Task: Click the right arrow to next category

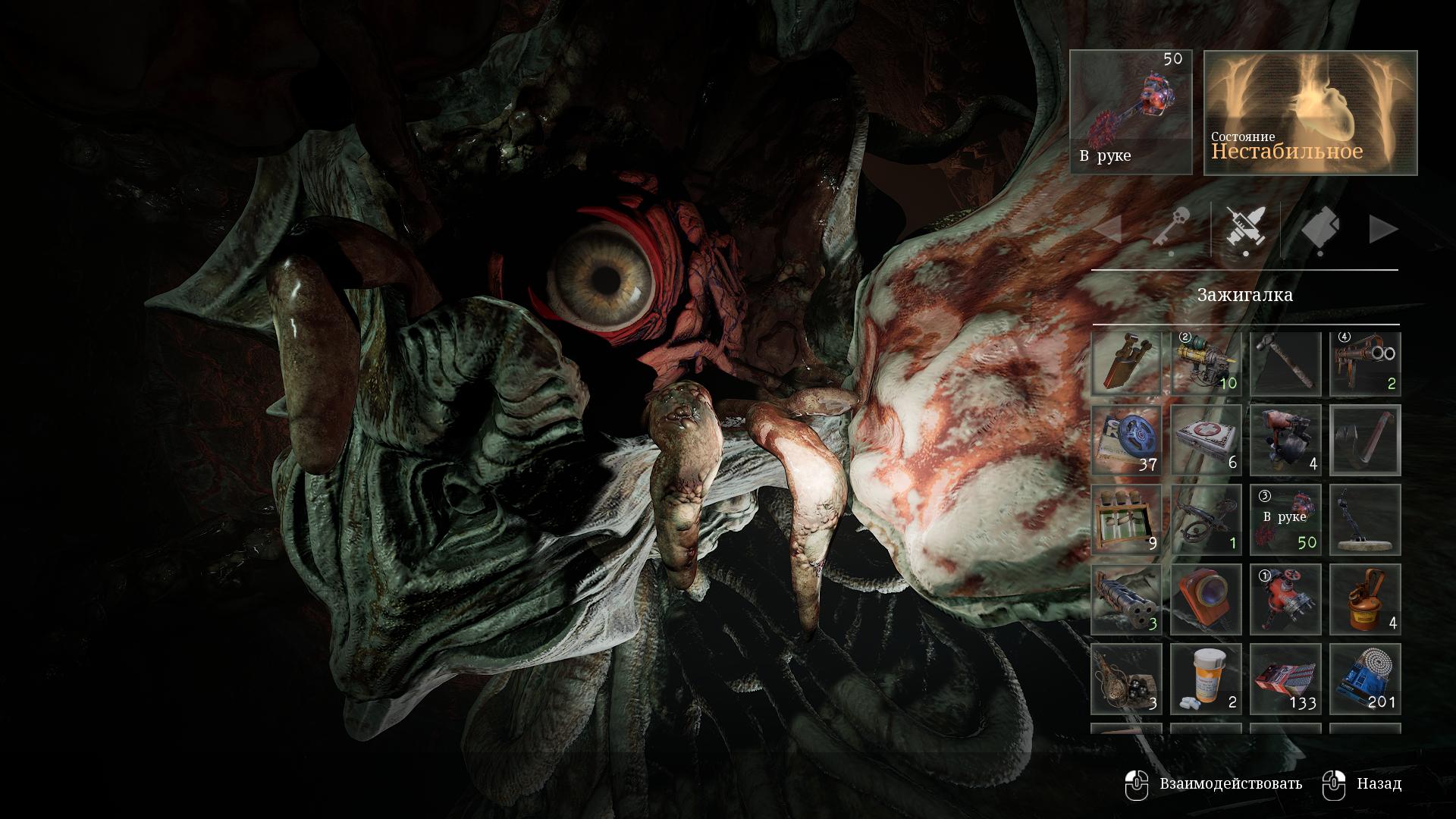Action: click(x=1383, y=229)
